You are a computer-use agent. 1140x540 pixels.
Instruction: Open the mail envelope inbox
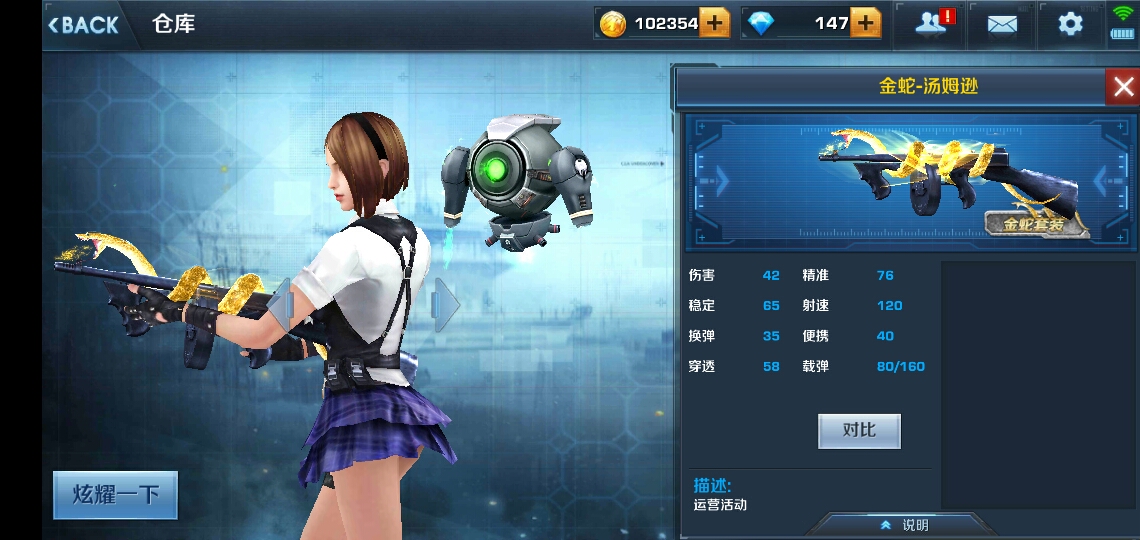click(x=1002, y=24)
